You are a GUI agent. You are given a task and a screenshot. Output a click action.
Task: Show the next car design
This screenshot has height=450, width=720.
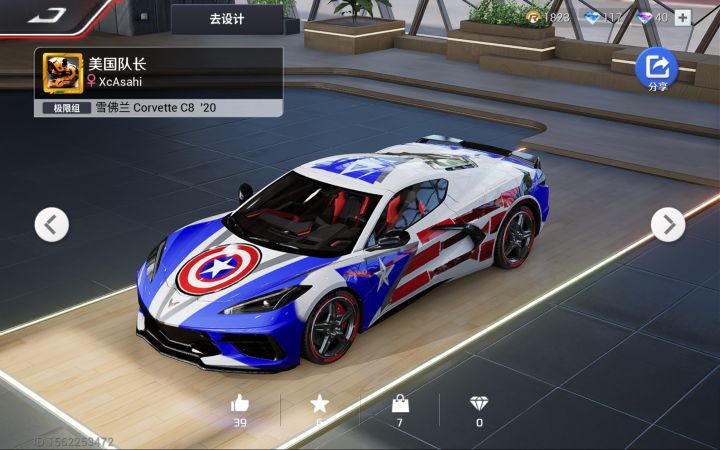[x=668, y=224]
